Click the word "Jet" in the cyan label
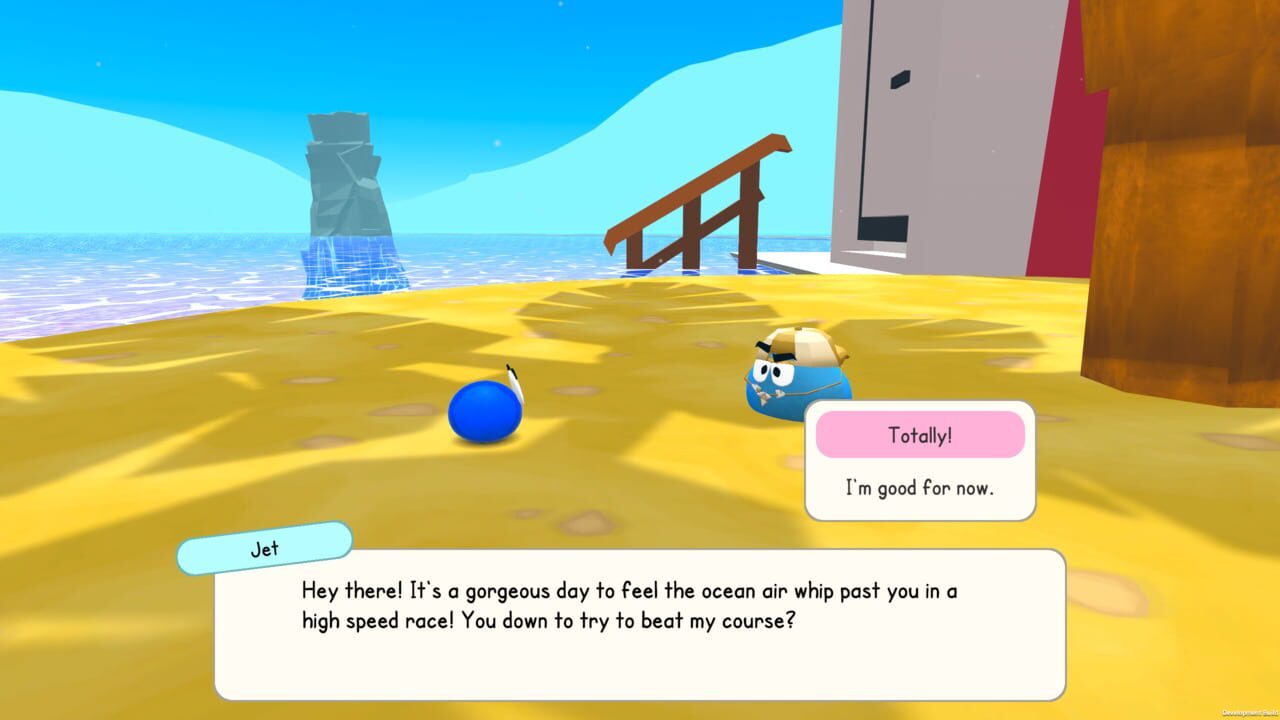Viewport: 1280px width, 720px height. pos(263,547)
